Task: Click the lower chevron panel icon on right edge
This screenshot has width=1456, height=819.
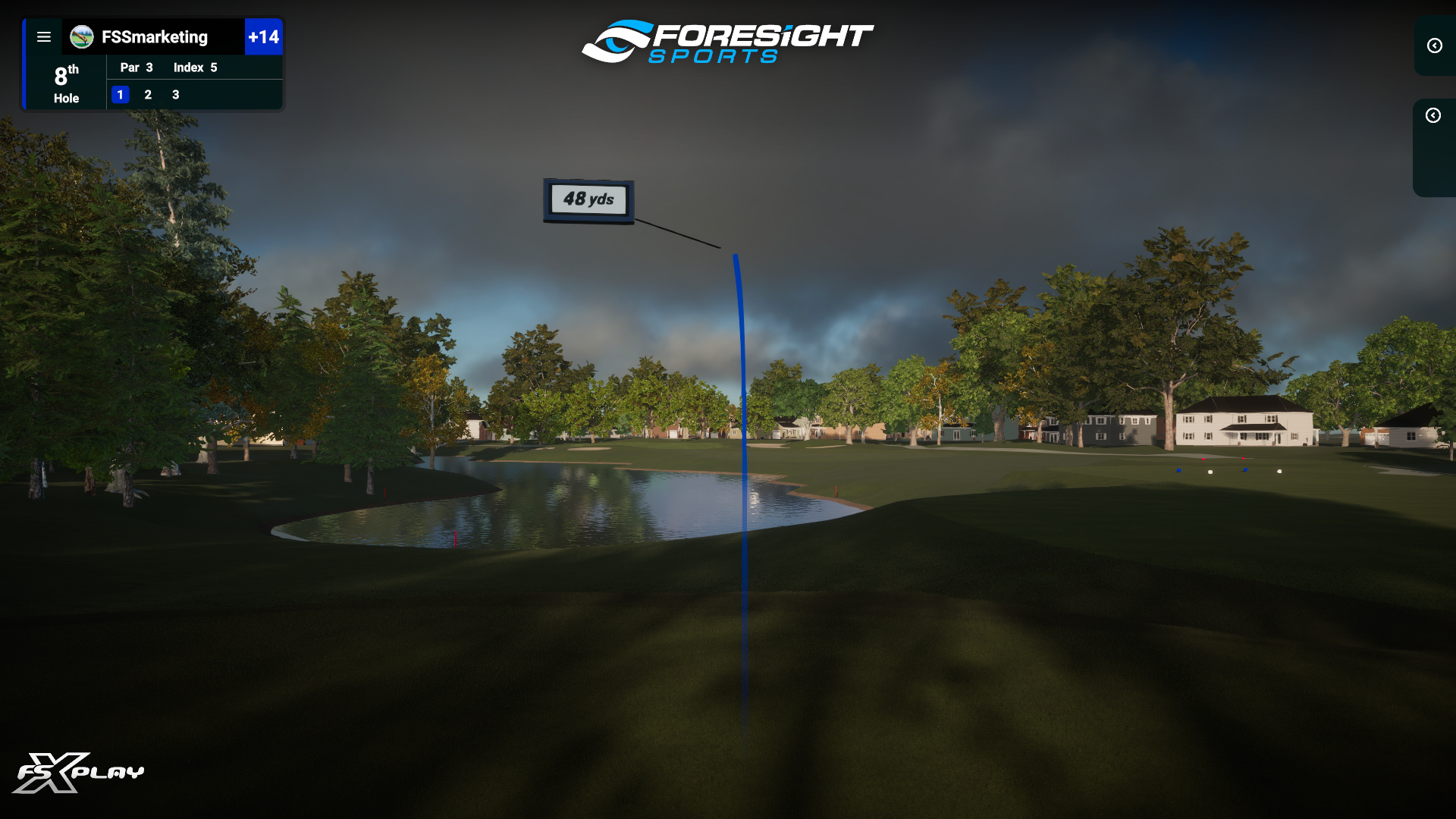Action: coord(1433,116)
